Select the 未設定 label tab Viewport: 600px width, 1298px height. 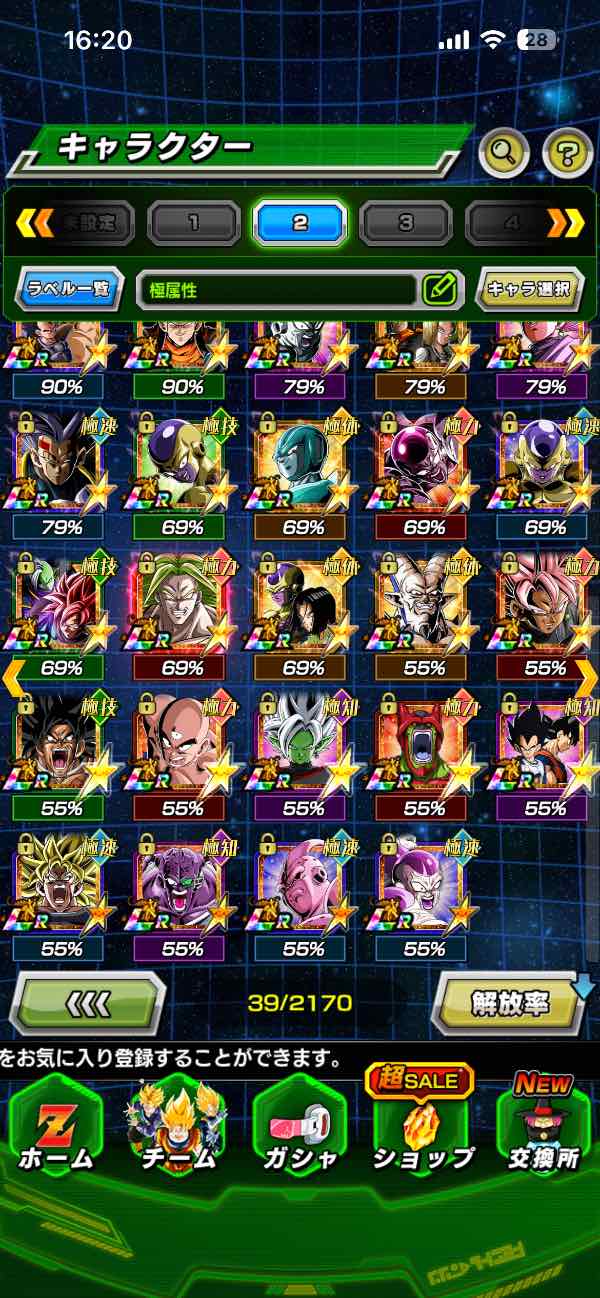(89, 223)
